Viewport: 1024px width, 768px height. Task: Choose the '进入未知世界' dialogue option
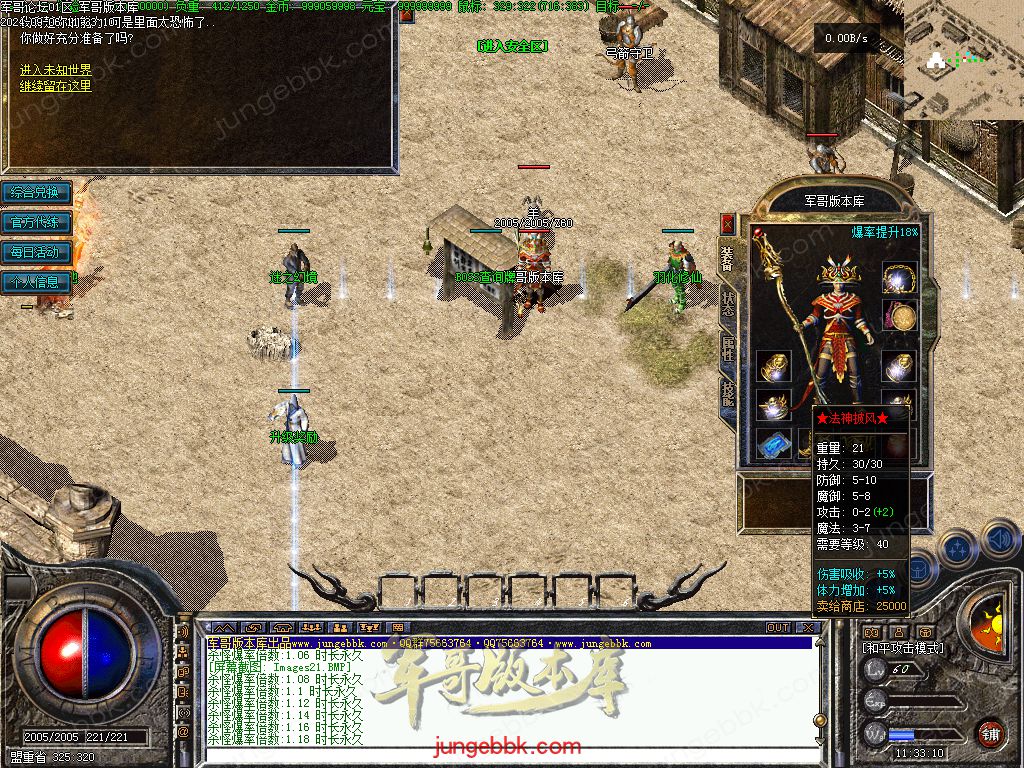(56, 70)
